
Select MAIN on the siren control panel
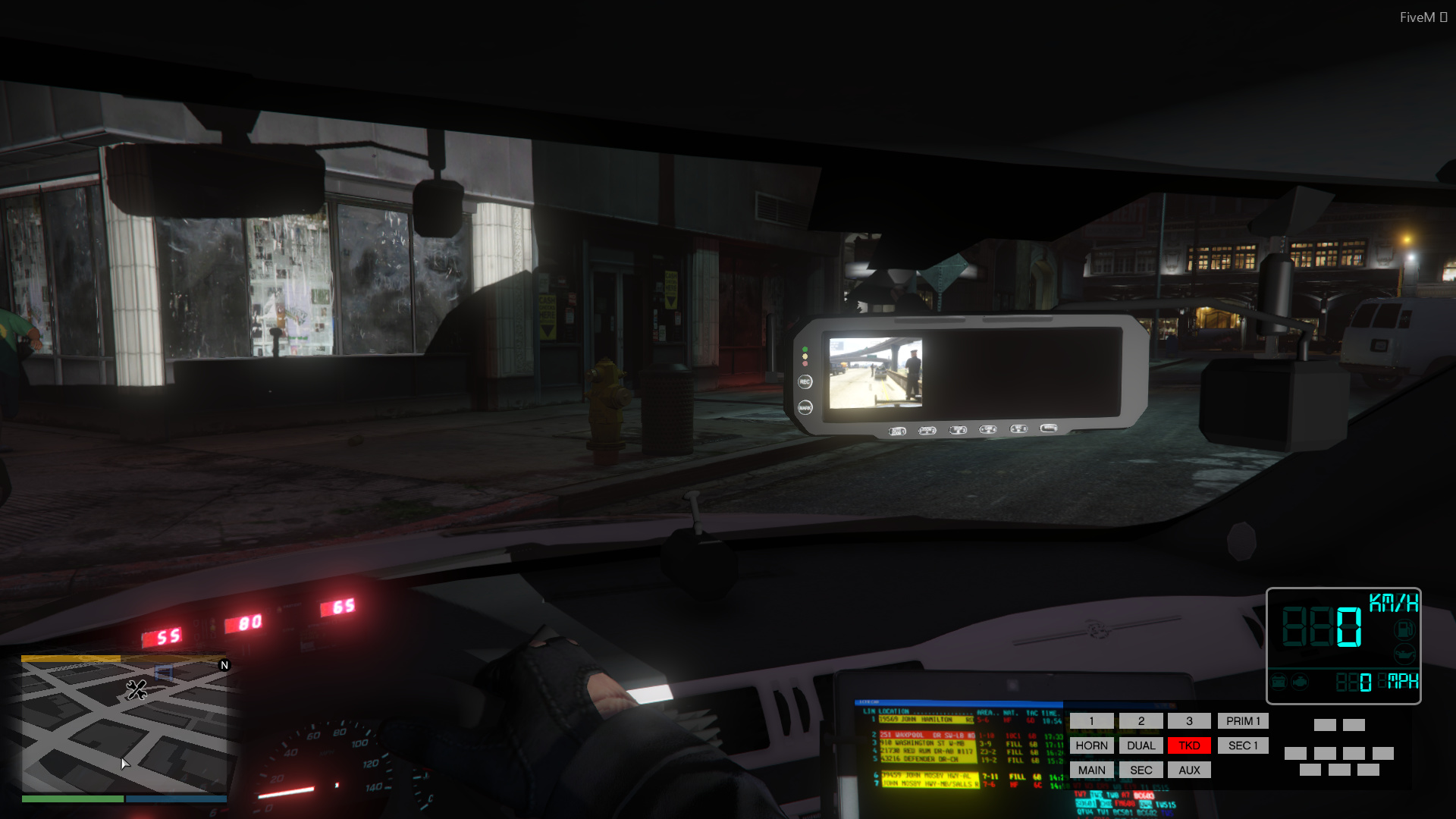1092,770
